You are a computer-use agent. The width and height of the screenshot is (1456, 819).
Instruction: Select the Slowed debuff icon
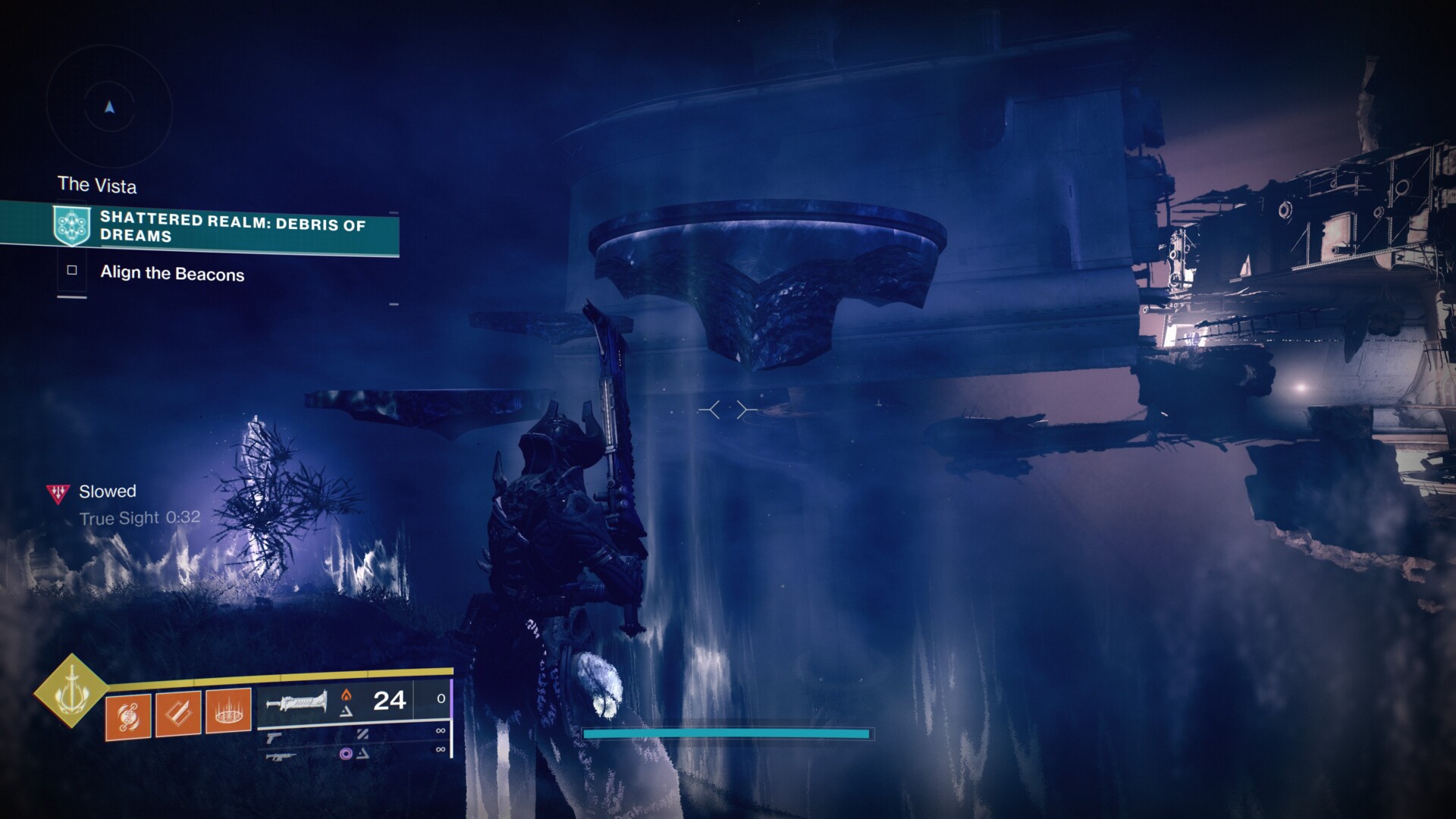[56, 491]
